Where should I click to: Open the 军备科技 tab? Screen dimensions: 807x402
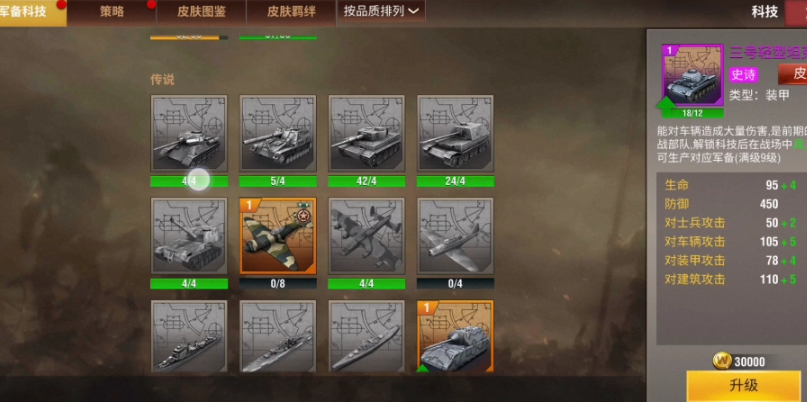point(28,12)
